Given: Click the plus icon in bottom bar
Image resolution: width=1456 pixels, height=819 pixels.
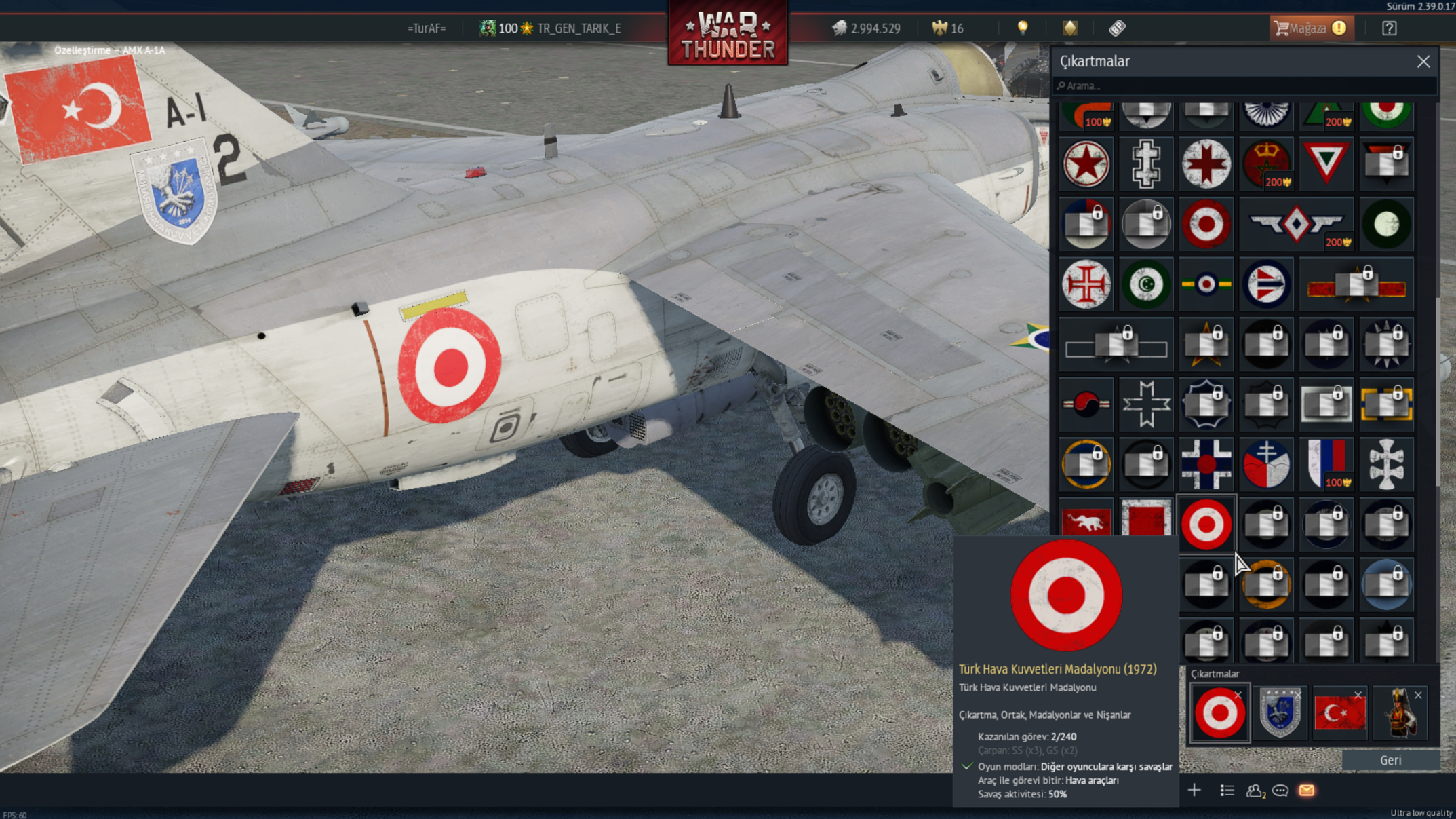Looking at the screenshot, I should click(1194, 791).
